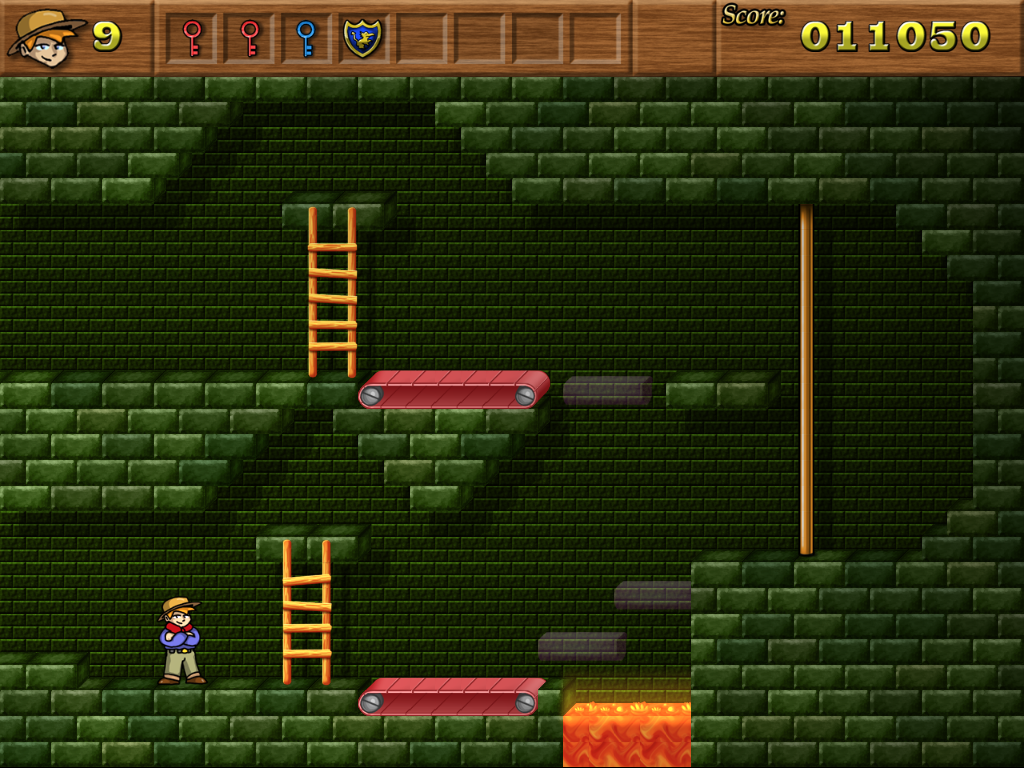1024x768 pixels.
Task: Select the blue key inventory slot
Action: point(306,38)
